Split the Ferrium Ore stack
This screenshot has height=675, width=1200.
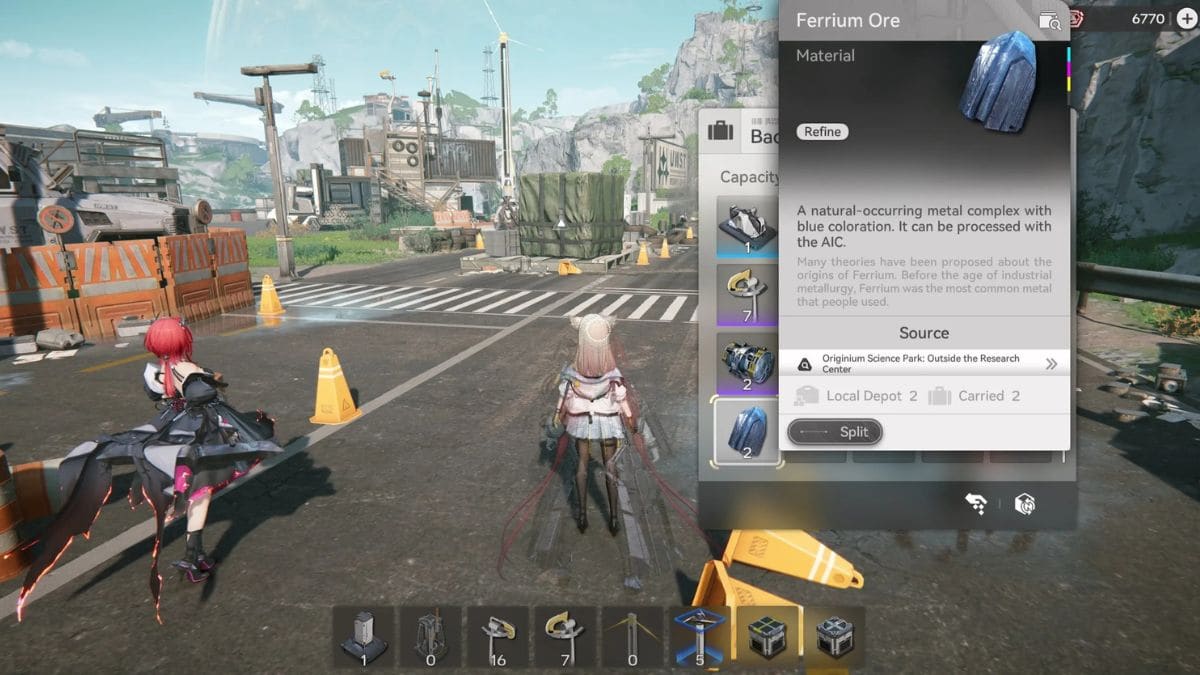click(x=835, y=432)
